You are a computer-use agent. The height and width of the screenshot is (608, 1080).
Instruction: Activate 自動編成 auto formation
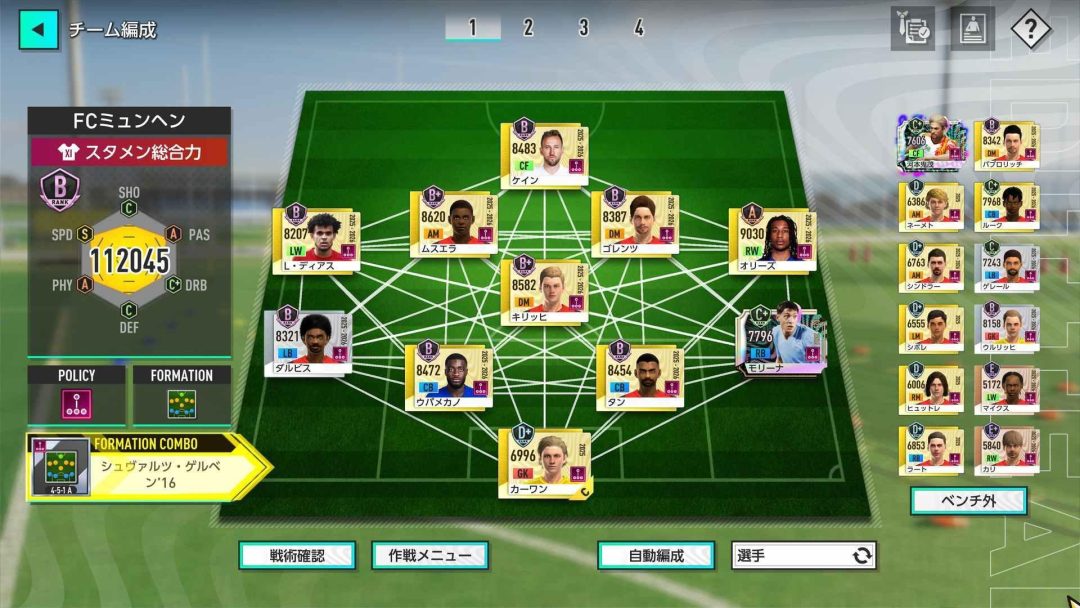(x=656, y=555)
